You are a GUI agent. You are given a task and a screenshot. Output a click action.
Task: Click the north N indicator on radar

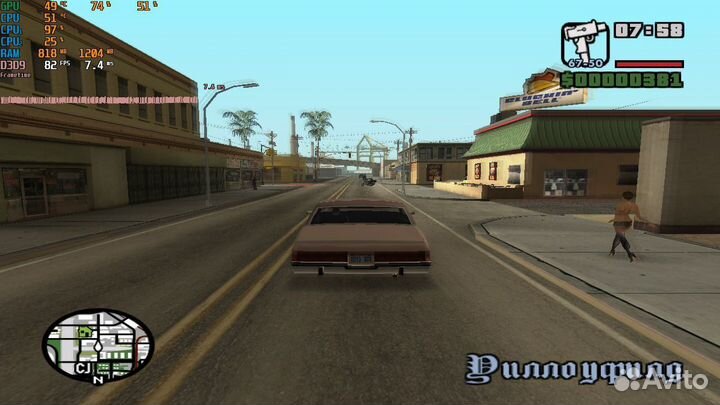pyautogui.click(x=97, y=380)
